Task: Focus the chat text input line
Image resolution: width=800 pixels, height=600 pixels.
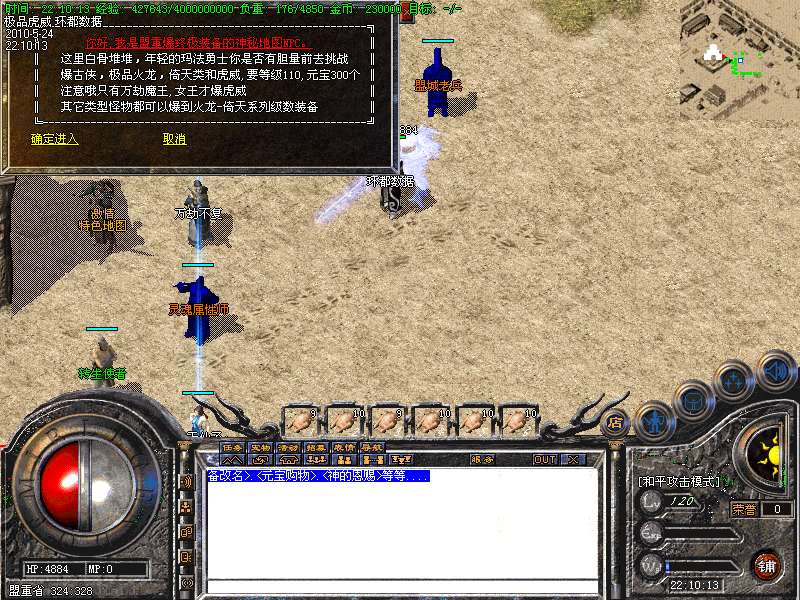Action: pyautogui.click(x=400, y=586)
